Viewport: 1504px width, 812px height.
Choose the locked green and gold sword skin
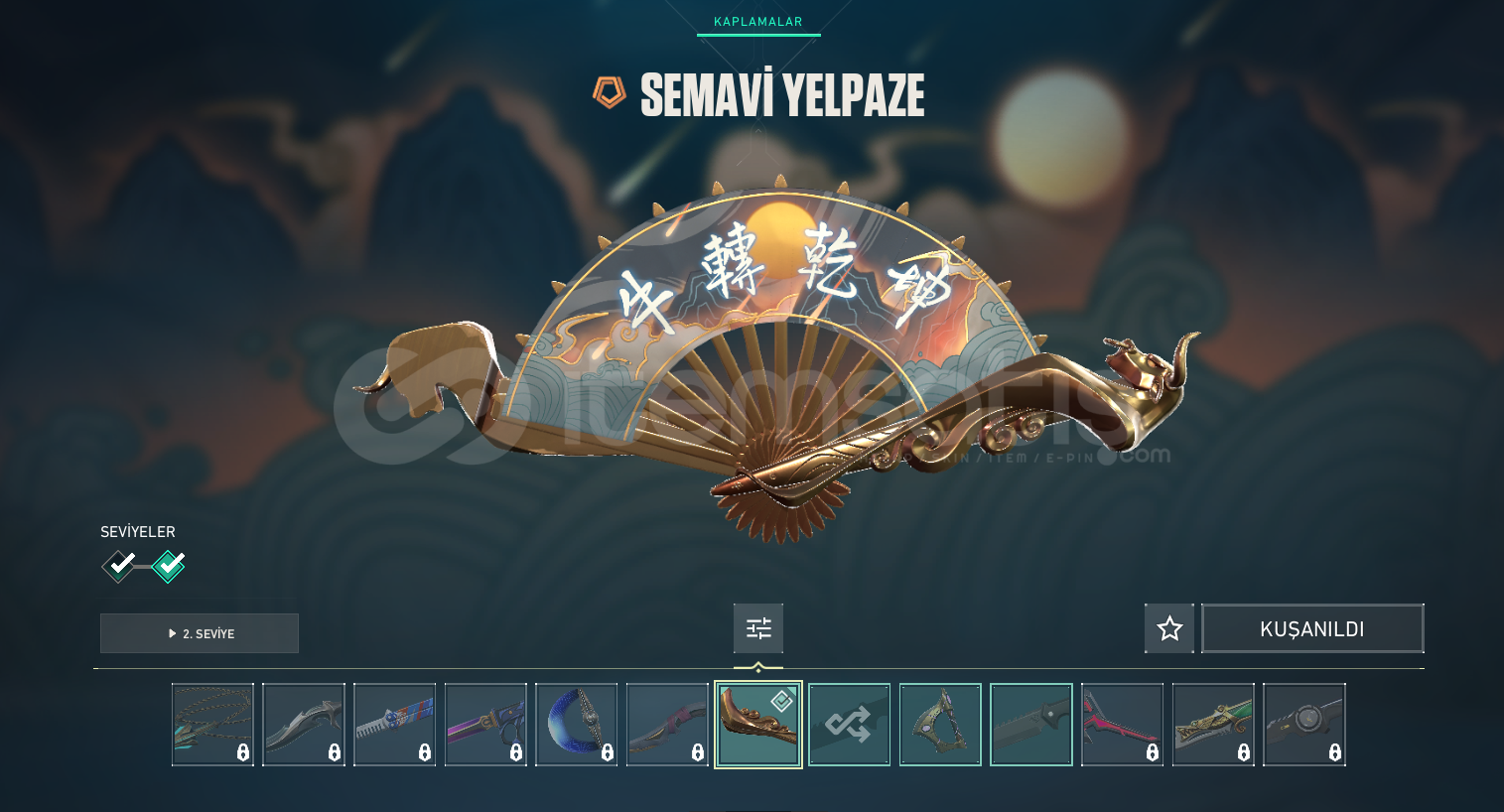[x=1213, y=725]
